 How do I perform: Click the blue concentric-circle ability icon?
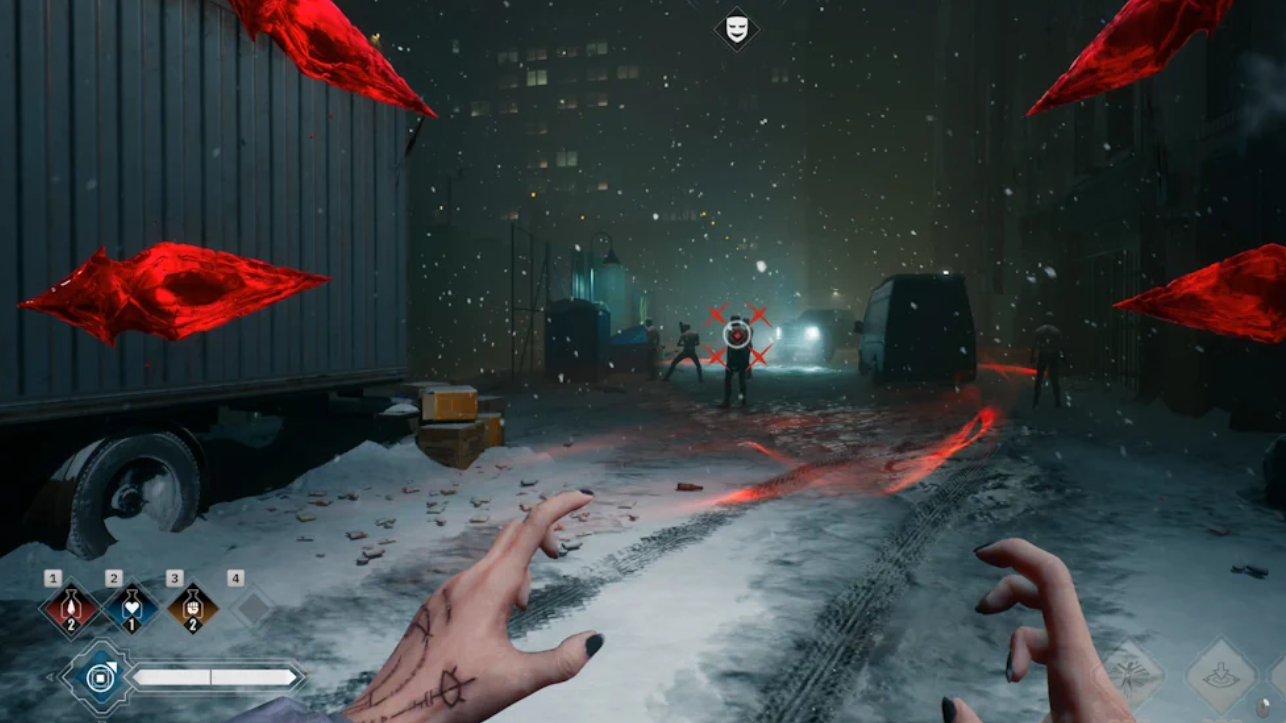(x=99, y=678)
